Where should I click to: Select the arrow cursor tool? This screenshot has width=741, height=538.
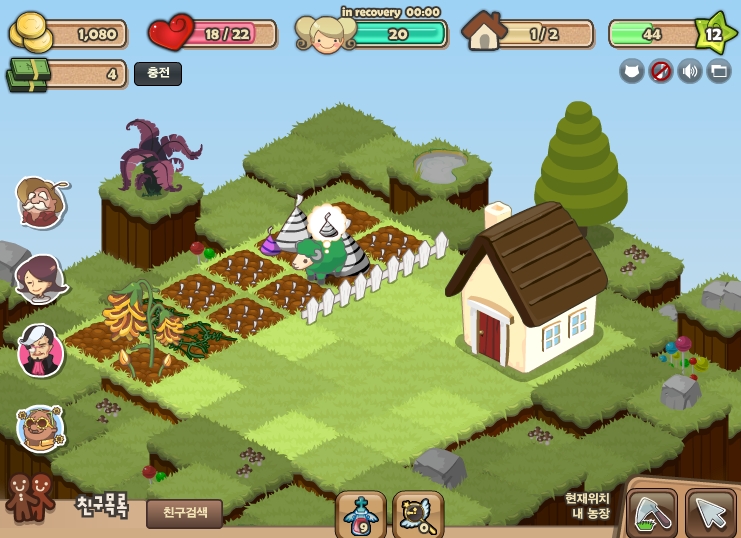point(710,513)
